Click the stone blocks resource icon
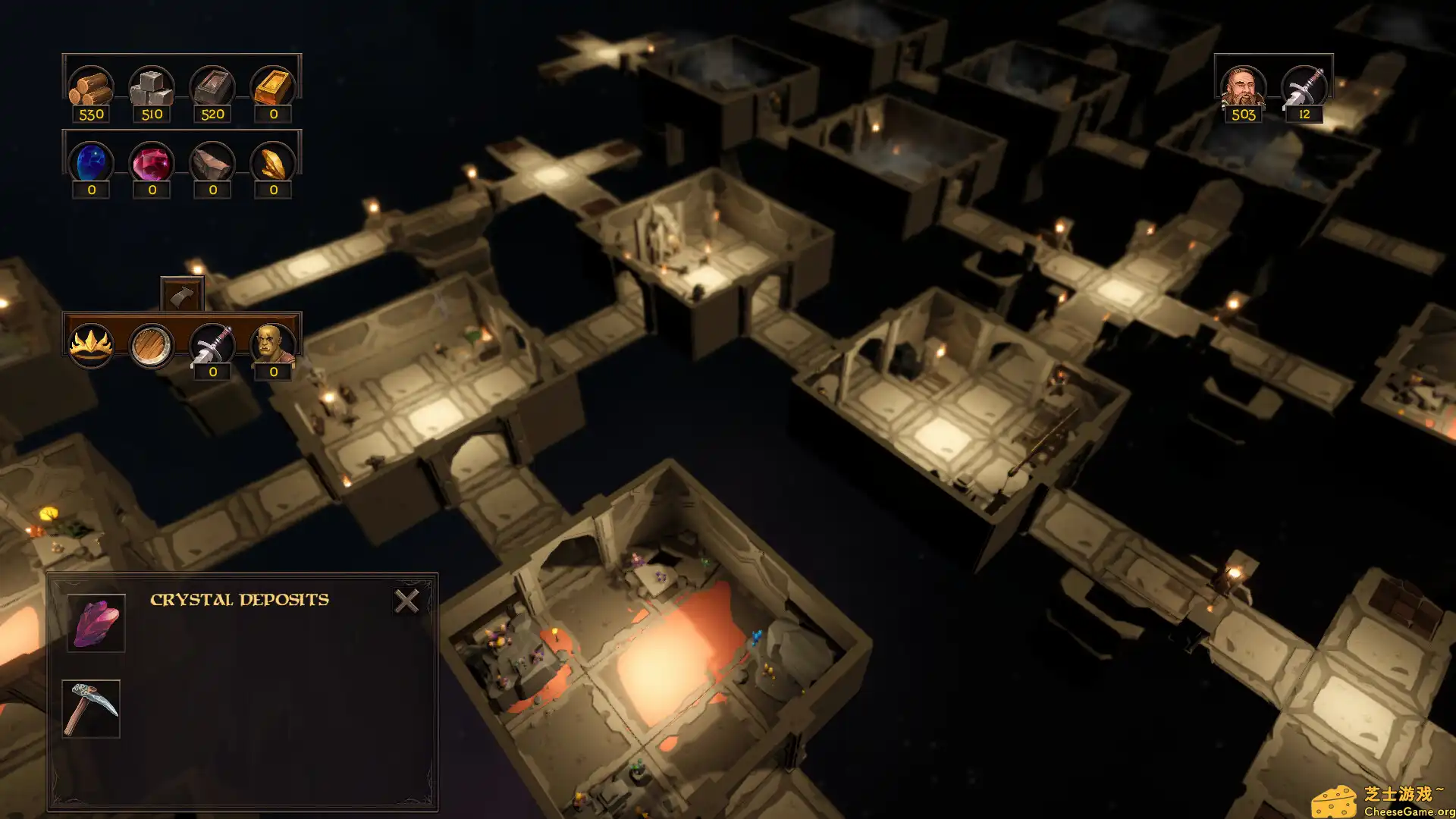This screenshot has height=819, width=1456. click(x=152, y=85)
